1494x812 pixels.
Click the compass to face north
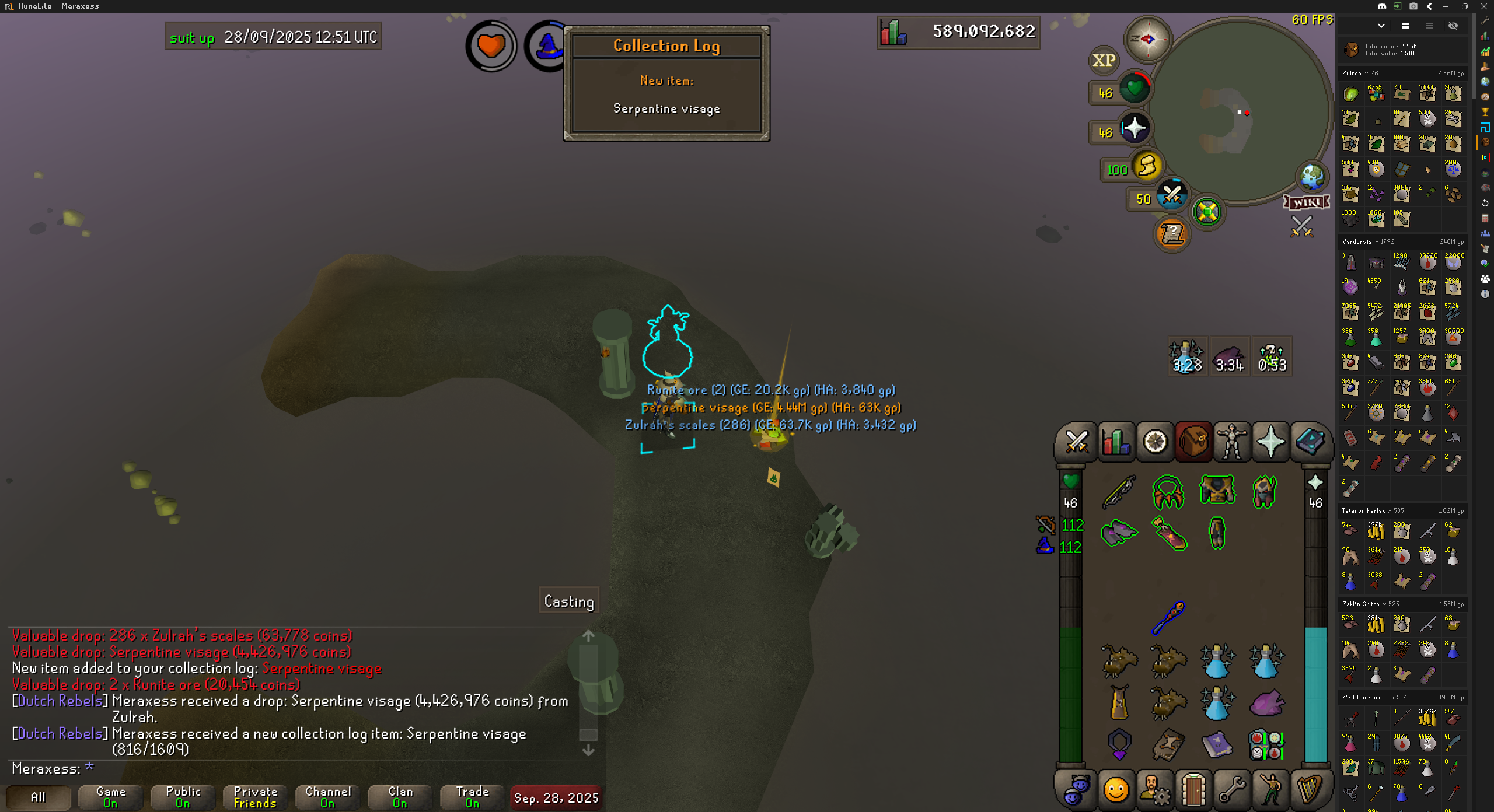point(1147,39)
